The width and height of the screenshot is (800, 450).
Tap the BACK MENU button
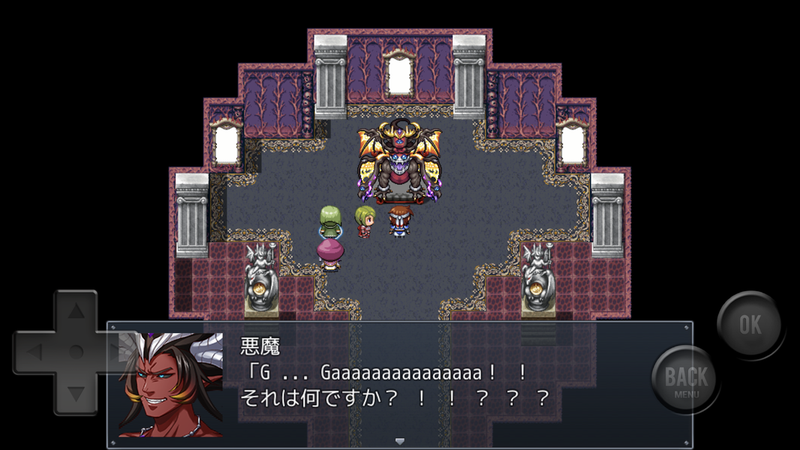[x=687, y=380]
